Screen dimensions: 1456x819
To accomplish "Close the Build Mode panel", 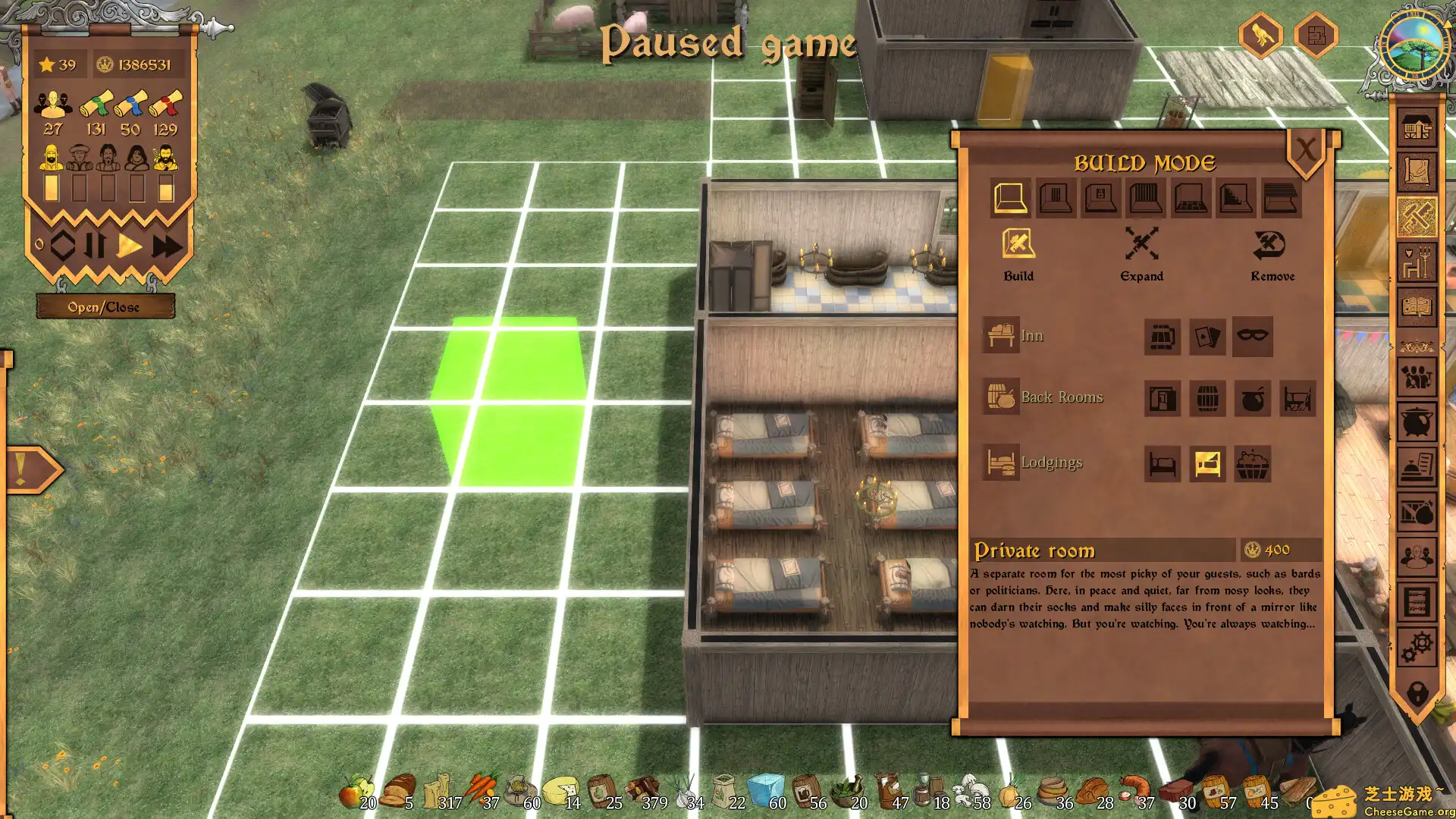I will tap(1305, 150).
